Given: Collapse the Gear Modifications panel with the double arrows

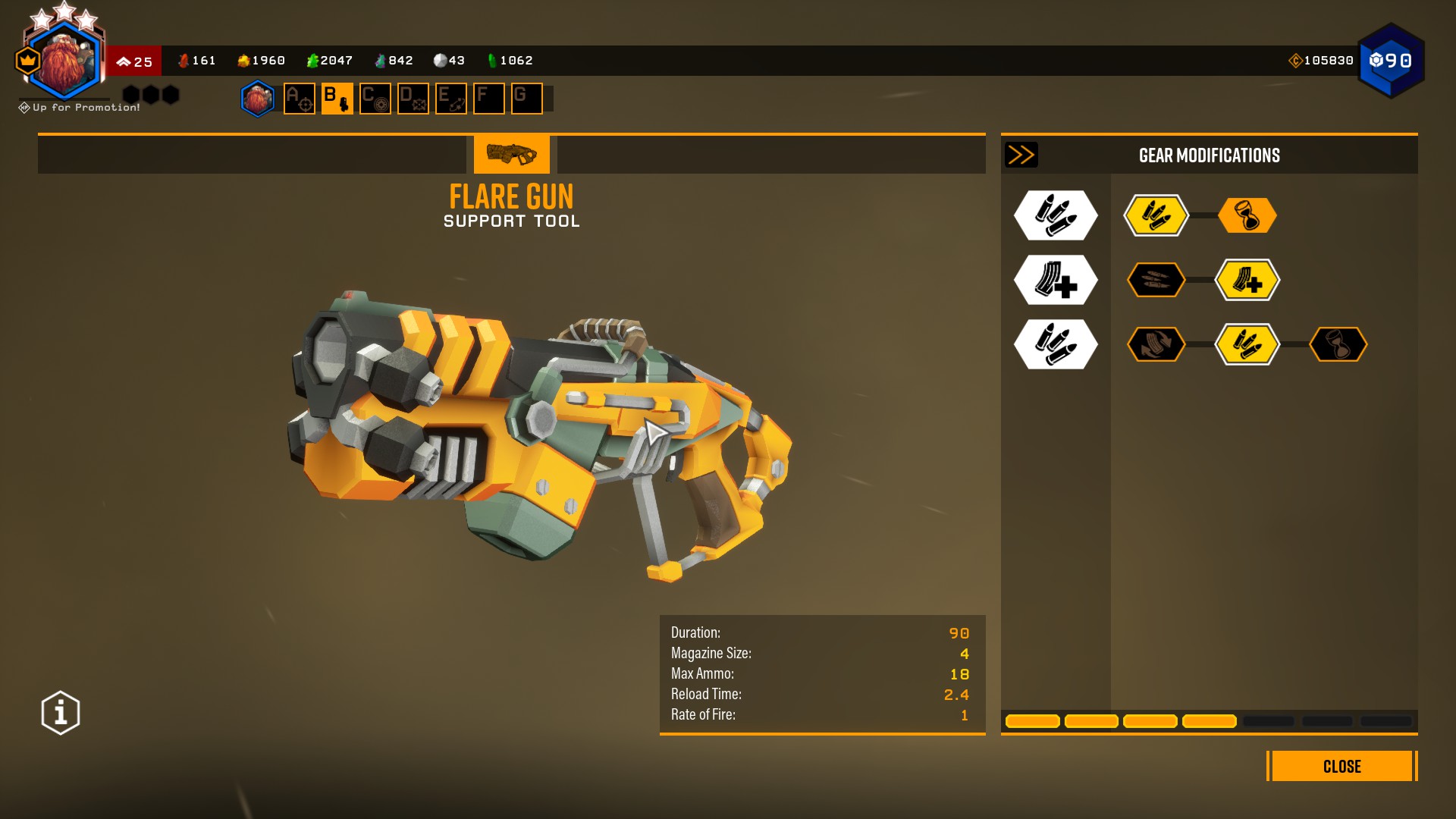Looking at the screenshot, I should tap(1021, 155).
